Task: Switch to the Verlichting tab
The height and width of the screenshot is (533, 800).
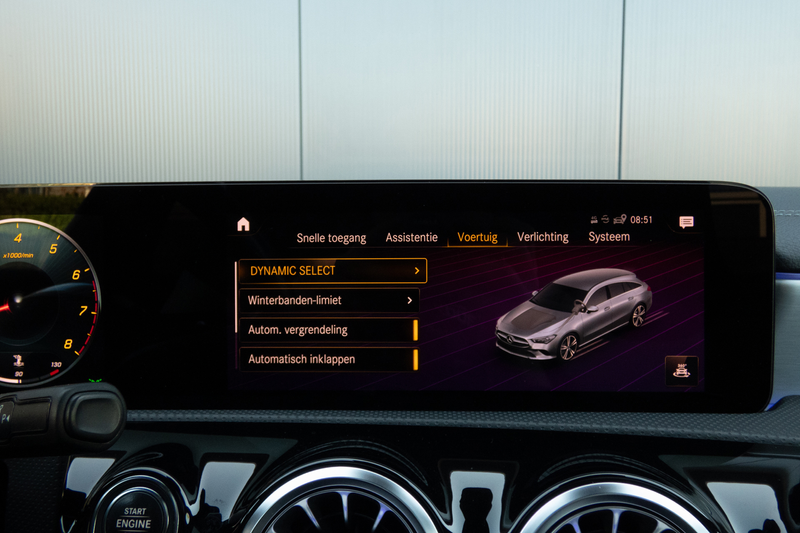Action: pyautogui.click(x=542, y=238)
